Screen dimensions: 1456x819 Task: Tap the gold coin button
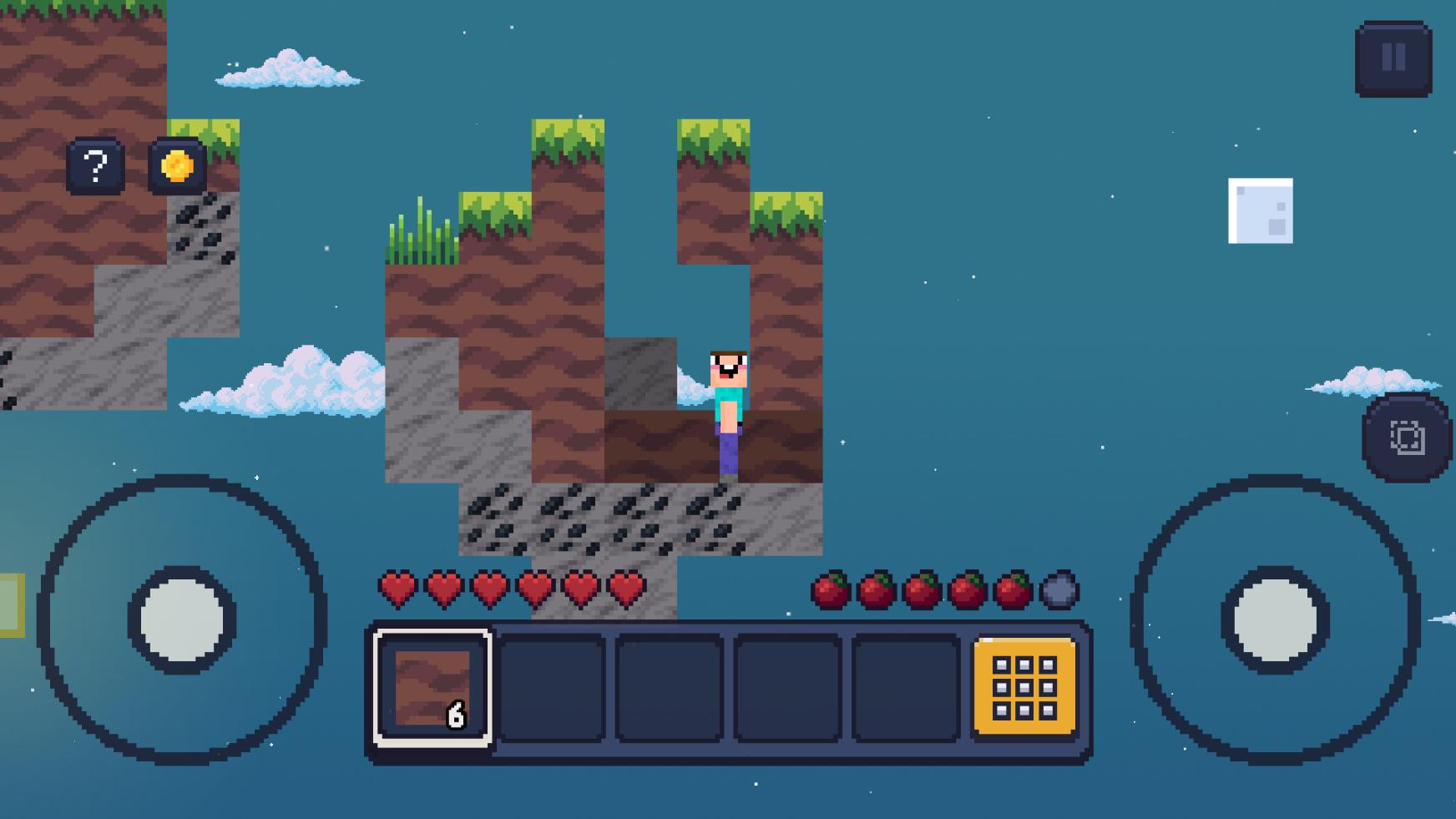pyautogui.click(x=177, y=166)
